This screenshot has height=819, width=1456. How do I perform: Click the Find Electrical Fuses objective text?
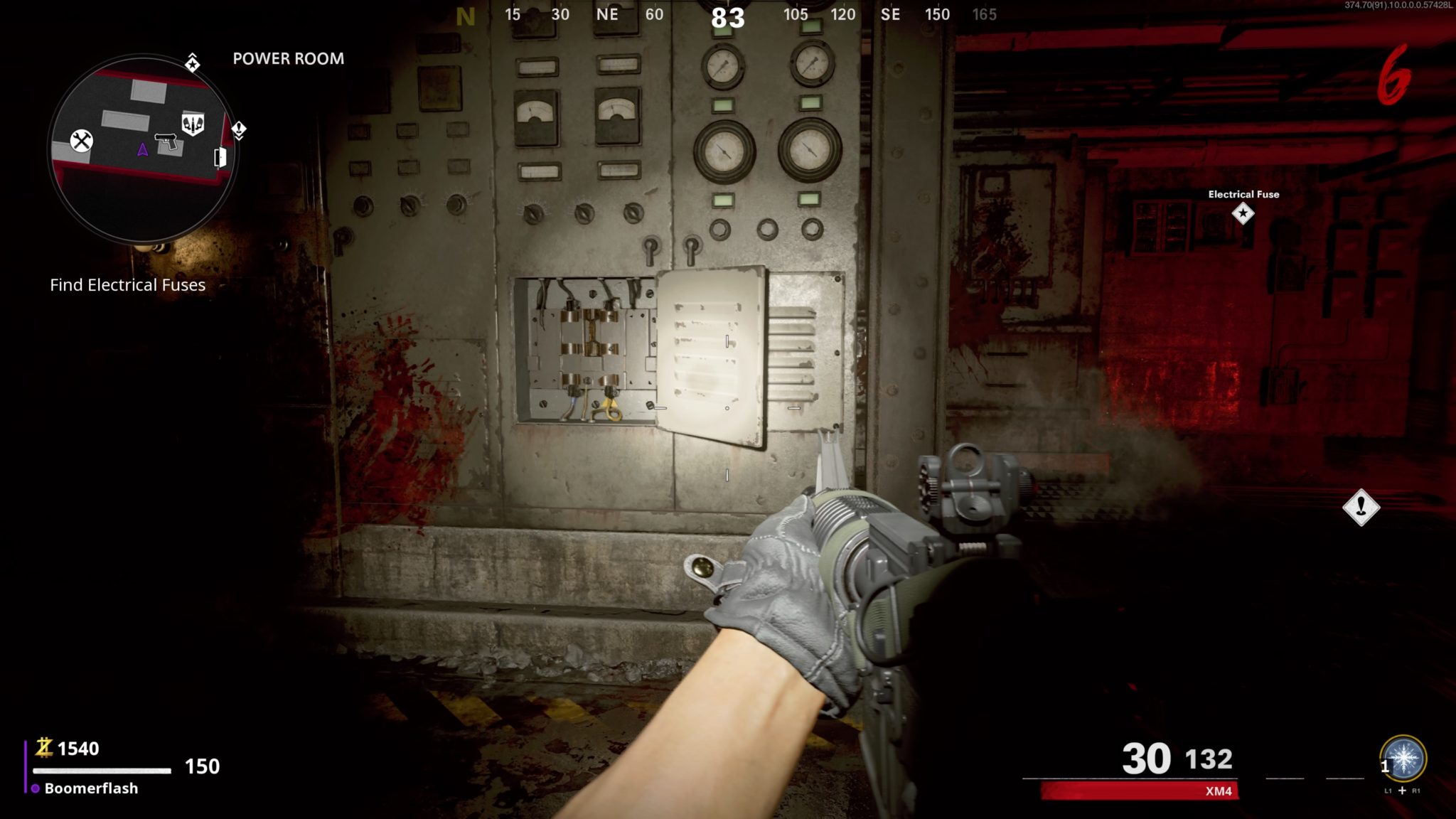(127, 285)
